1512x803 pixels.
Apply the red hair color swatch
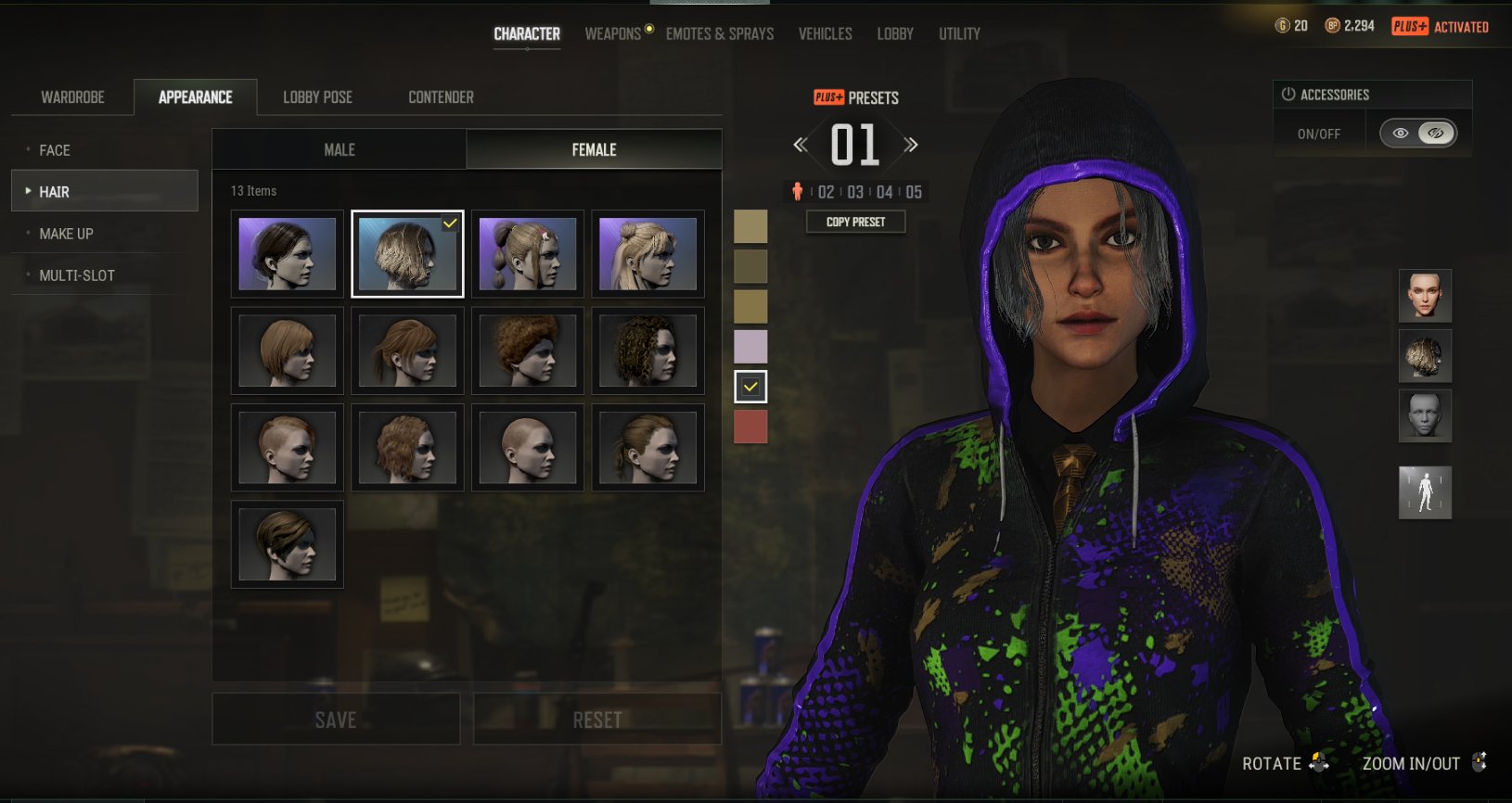750,427
